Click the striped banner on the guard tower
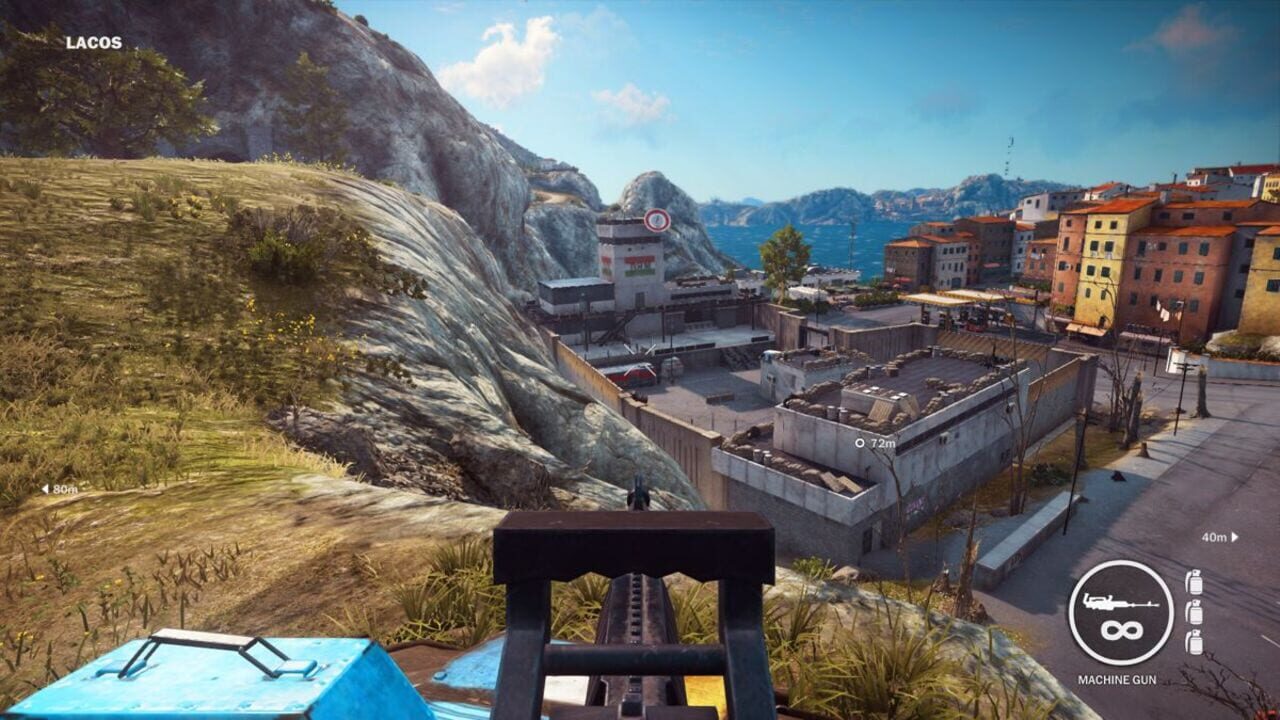The height and width of the screenshot is (720, 1280). pos(640,265)
